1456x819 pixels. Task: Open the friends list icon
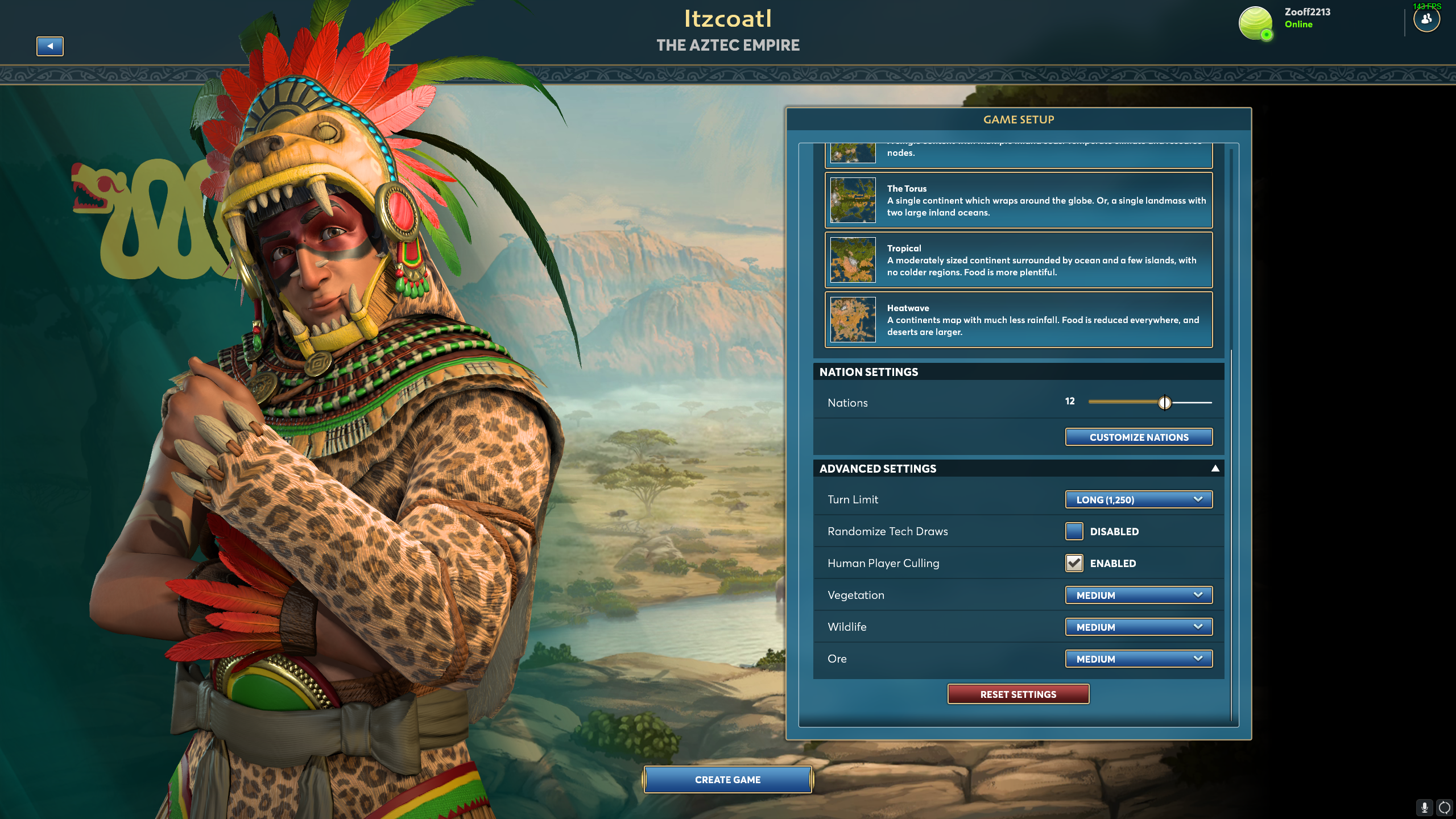coord(1426,20)
